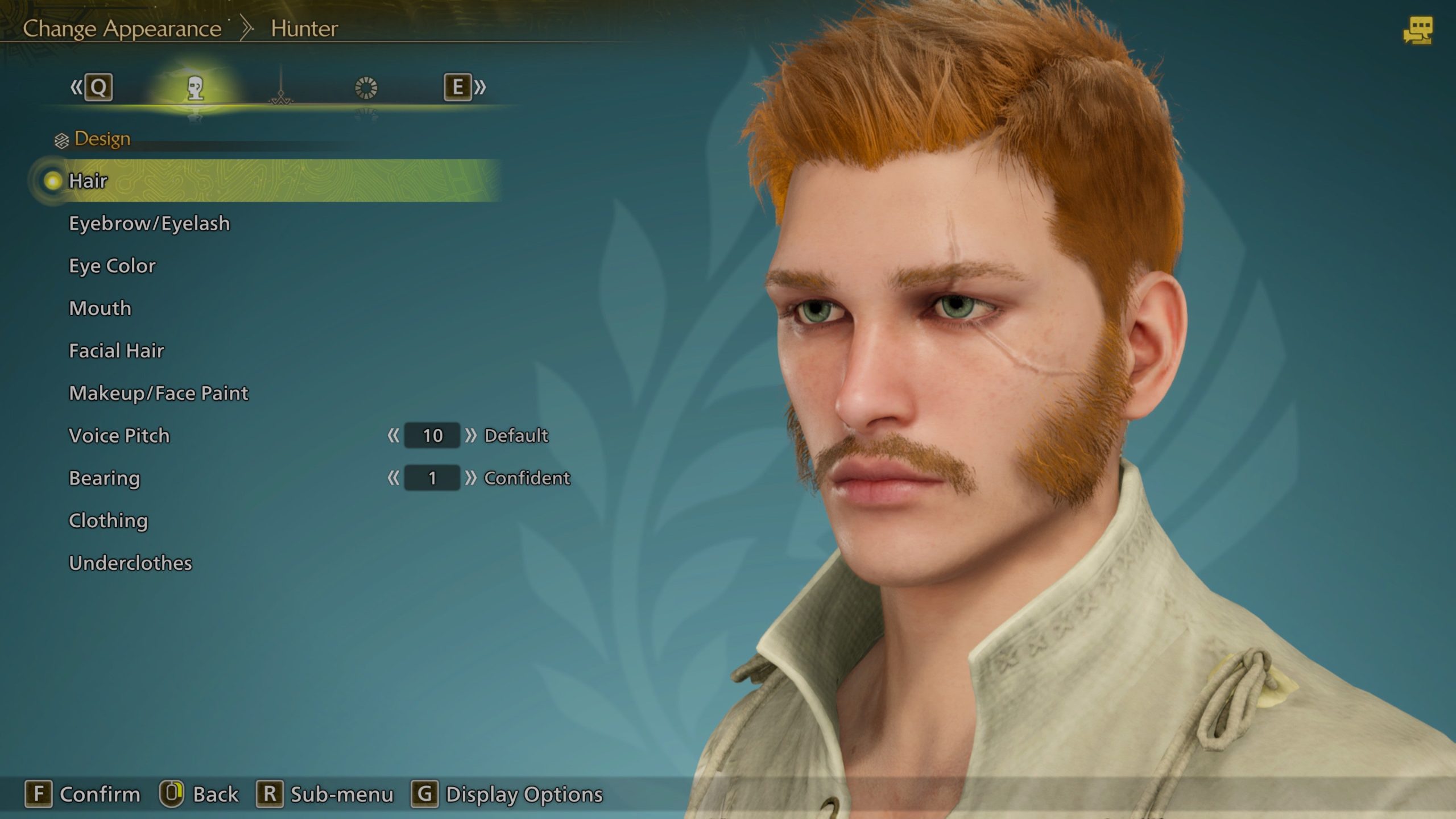This screenshot has width=1456, height=819.
Task: Select the Clothing entry
Action: (x=108, y=520)
